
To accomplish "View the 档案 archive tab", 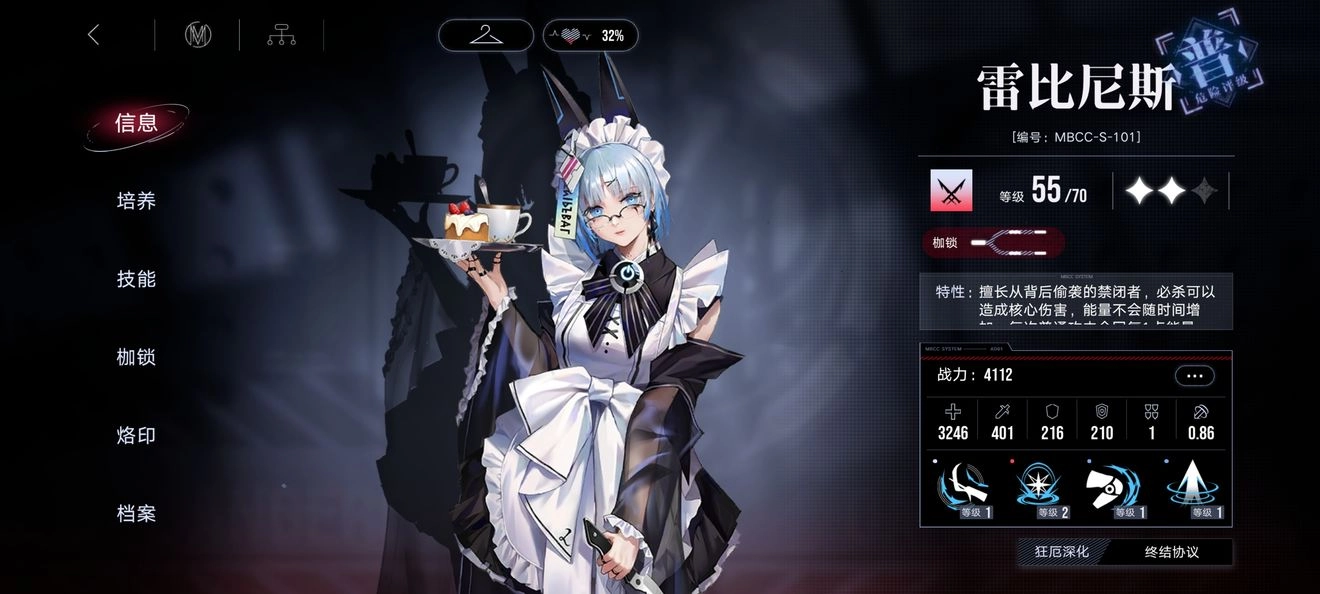I will (136, 513).
